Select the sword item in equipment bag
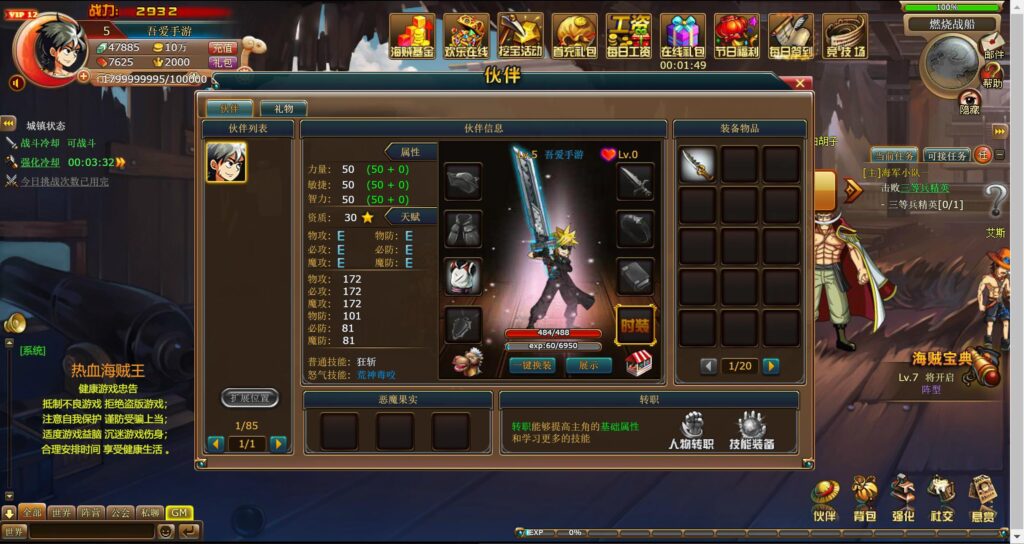 (698, 164)
